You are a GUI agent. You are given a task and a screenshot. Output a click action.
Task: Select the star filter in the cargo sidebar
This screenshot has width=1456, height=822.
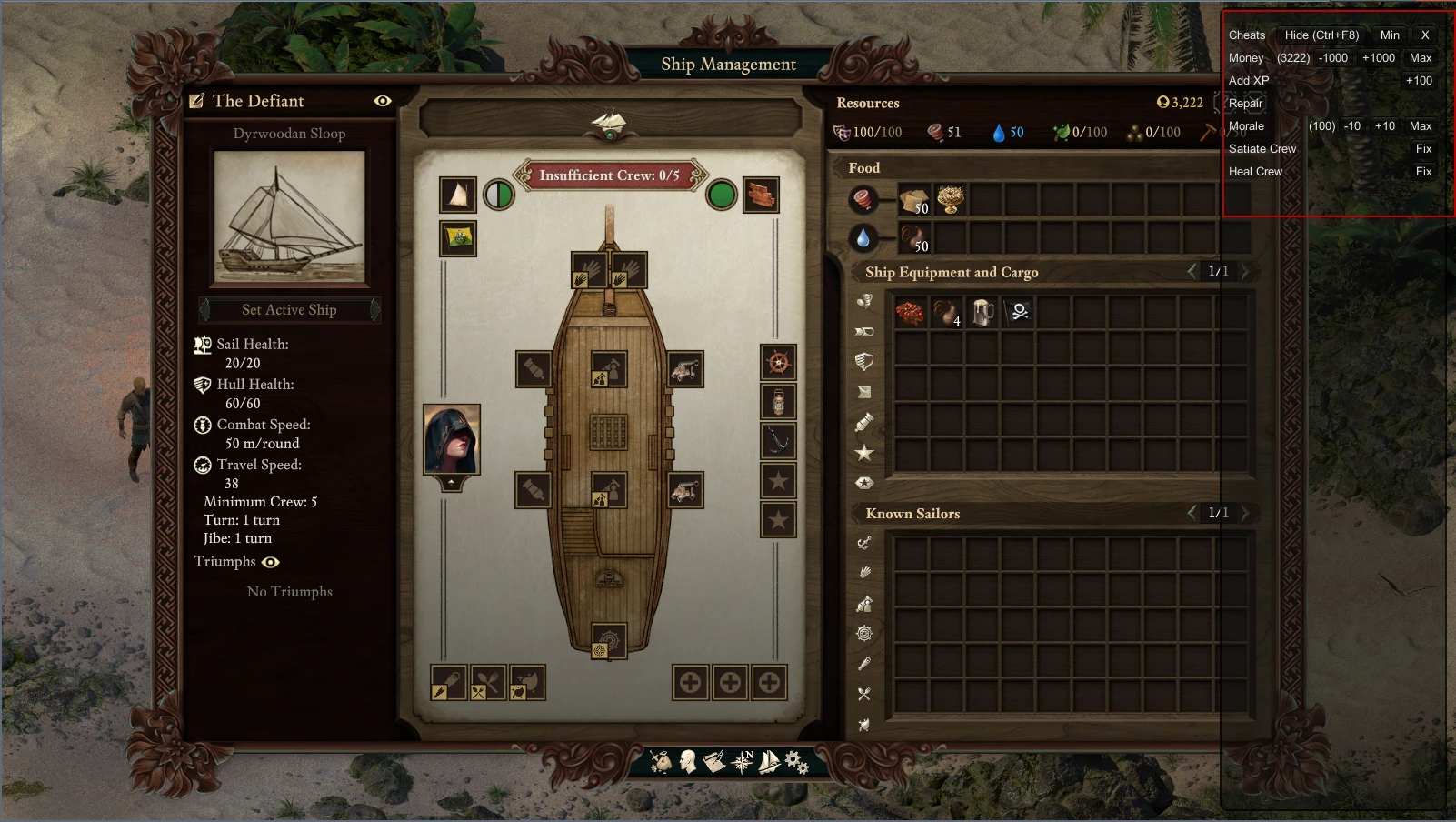pyautogui.click(x=864, y=453)
